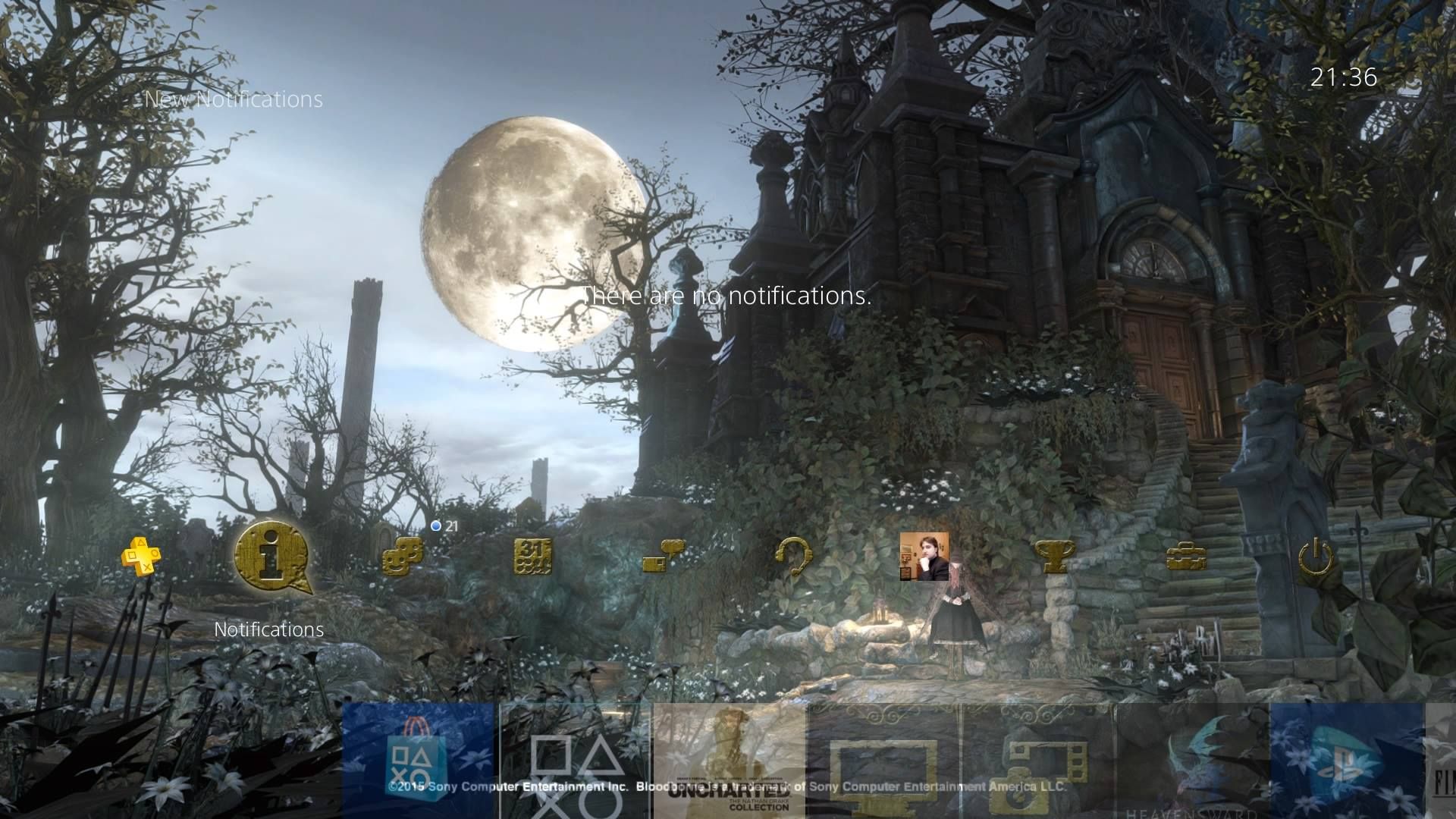The image size is (1456, 819).
Task: Select the New Notifications heading
Action: [231, 99]
